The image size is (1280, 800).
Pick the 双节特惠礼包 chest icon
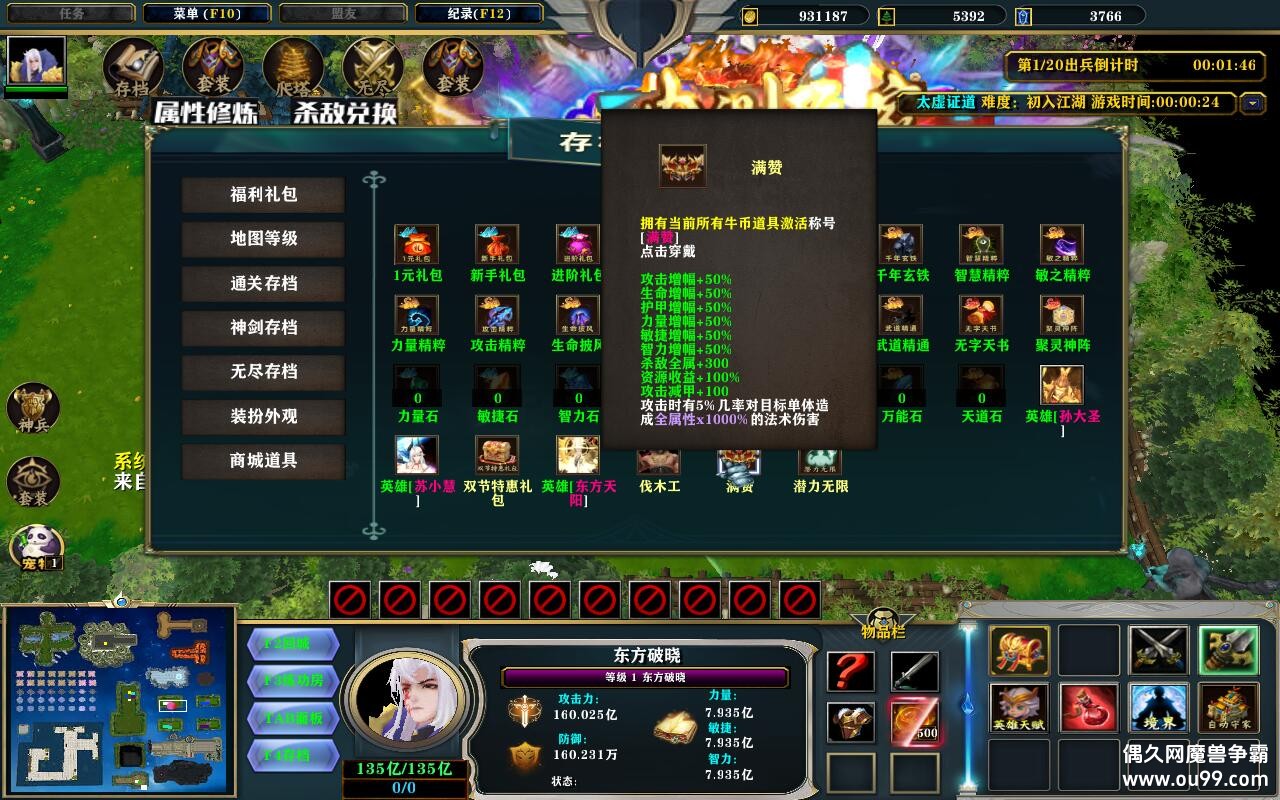(x=497, y=456)
